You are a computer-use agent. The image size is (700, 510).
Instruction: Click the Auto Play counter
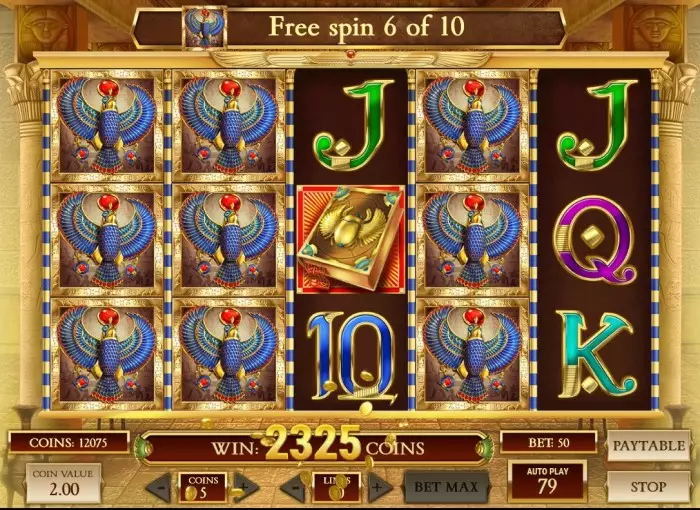click(x=546, y=482)
